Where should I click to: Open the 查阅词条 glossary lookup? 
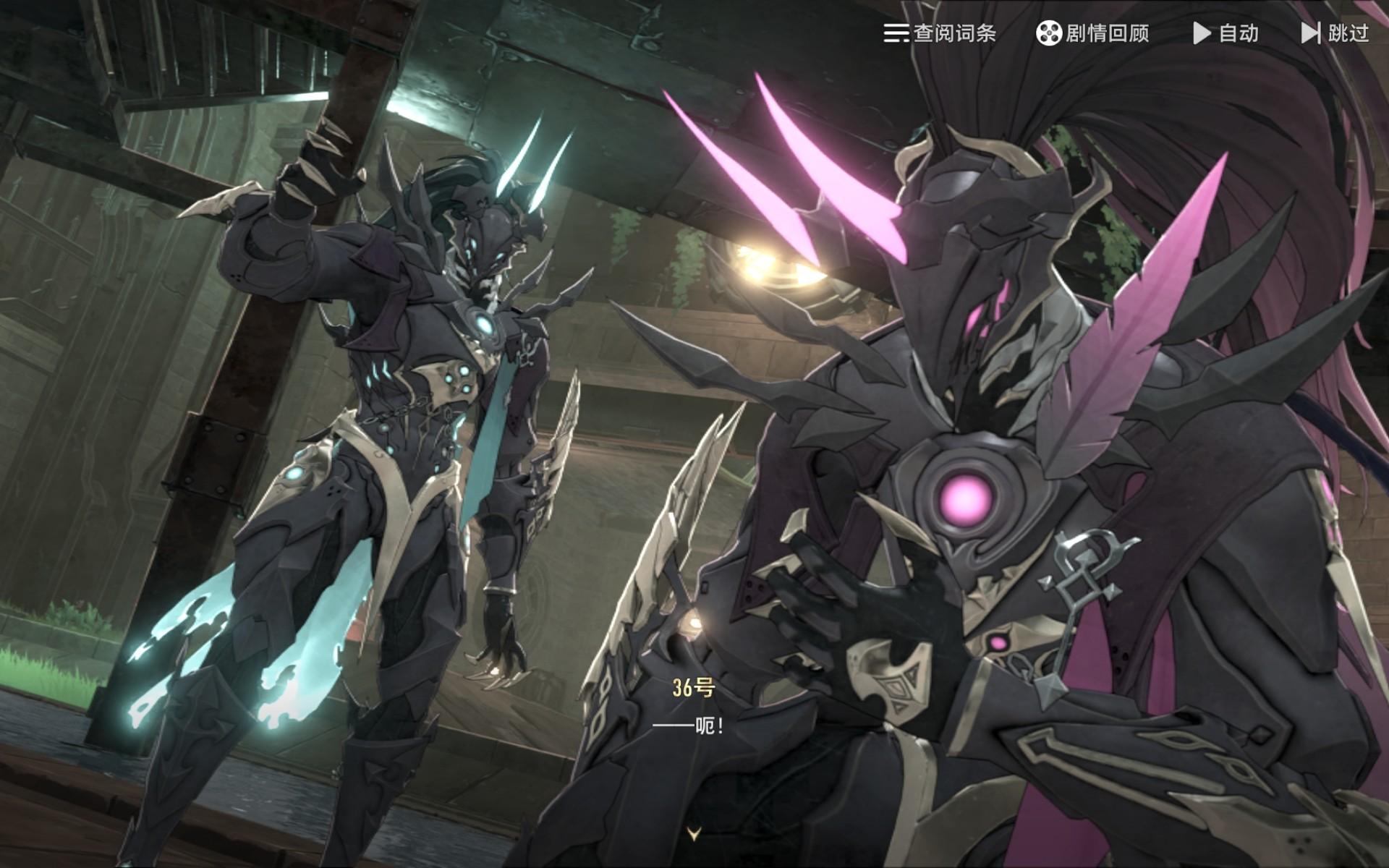click(940, 33)
